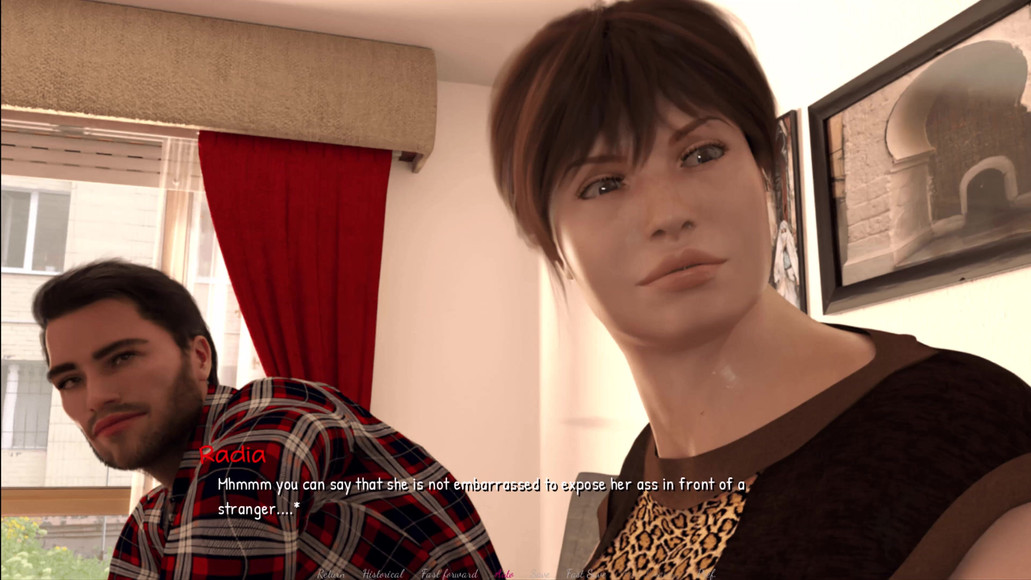Open the Historical dialogue log

(x=383, y=574)
